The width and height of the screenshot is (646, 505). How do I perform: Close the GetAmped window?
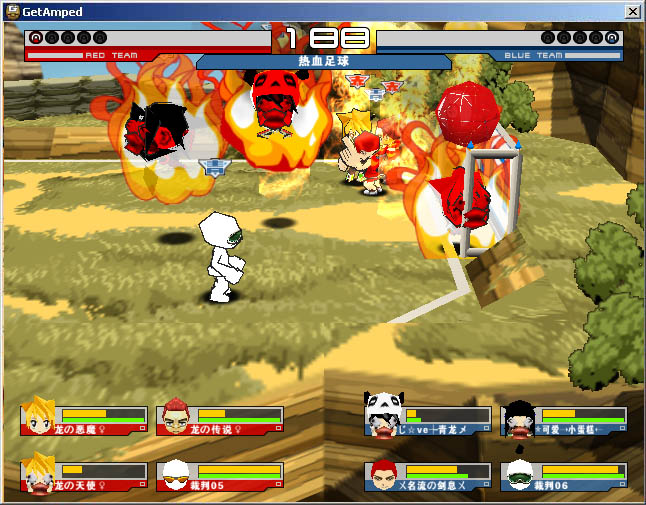point(632,11)
